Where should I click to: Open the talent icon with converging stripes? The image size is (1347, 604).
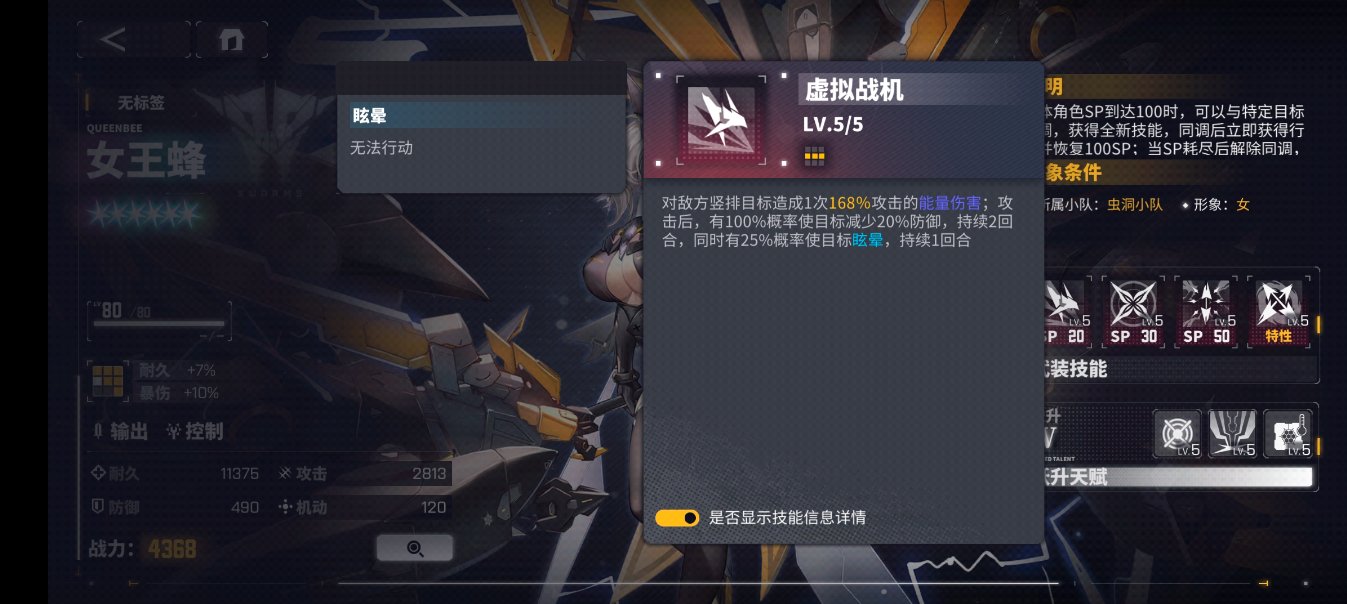click(x=1231, y=434)
